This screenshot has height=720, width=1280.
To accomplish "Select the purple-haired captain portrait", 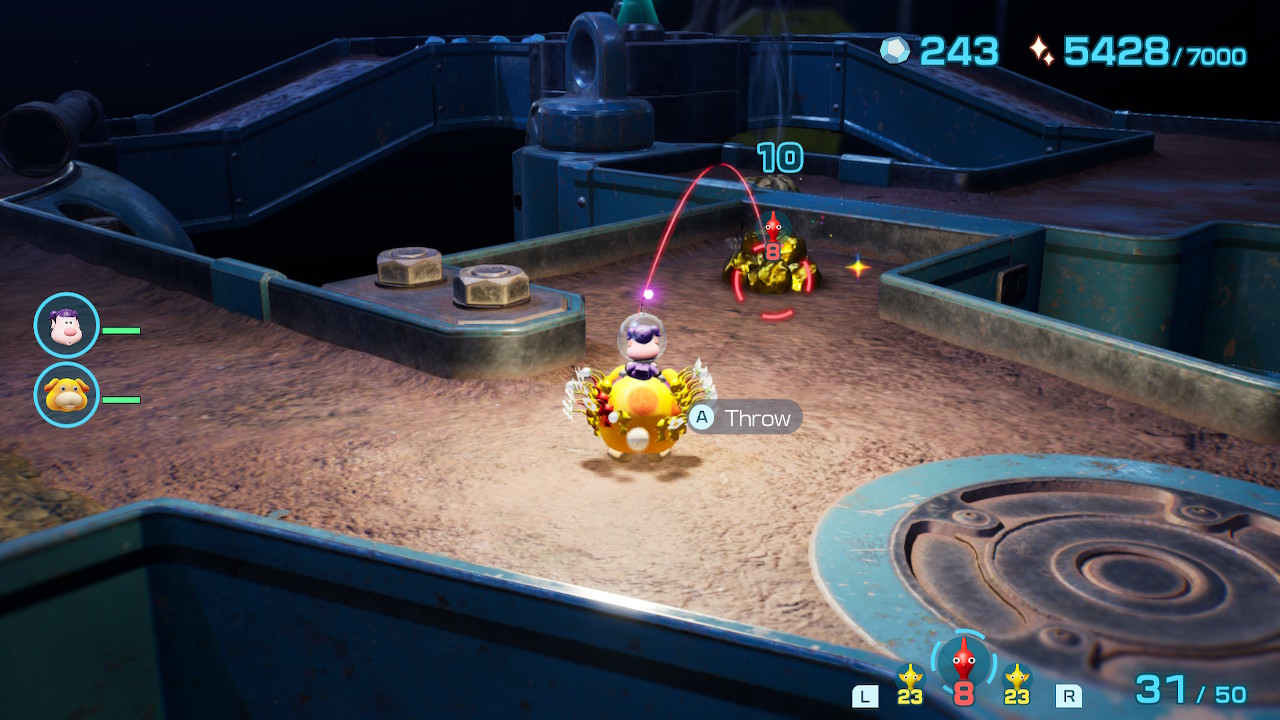I will 66,325.
